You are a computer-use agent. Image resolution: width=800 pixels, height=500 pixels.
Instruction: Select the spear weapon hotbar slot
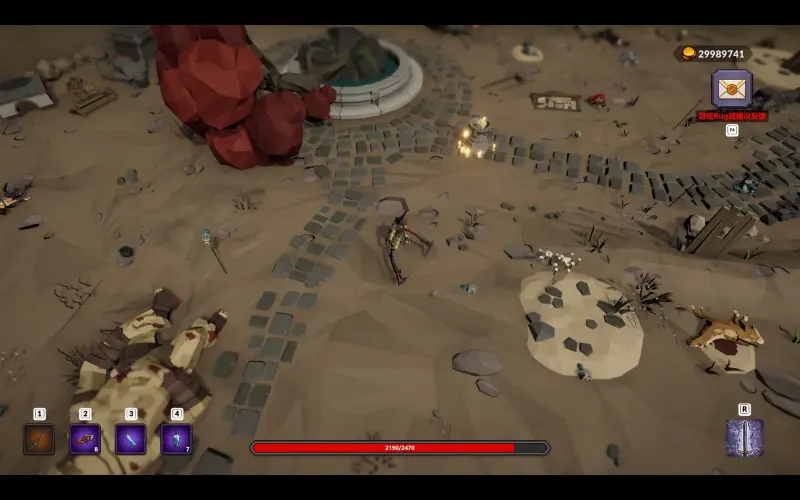pos(39,439)
